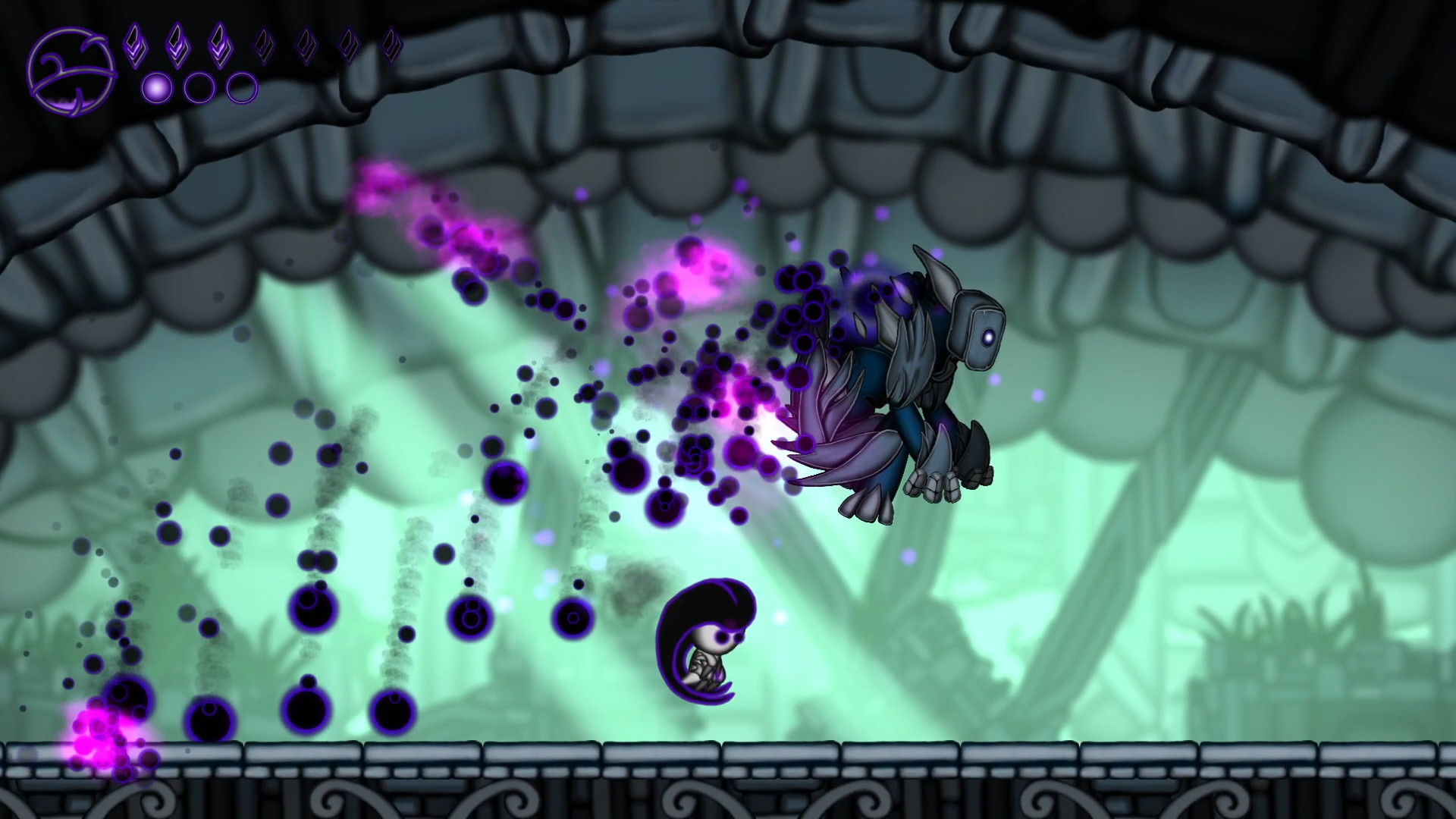Image resolution: width=1456 pixels, height=819 pixels.
Task: Click the fifth darkened health shard
Action: click(306, 44)
